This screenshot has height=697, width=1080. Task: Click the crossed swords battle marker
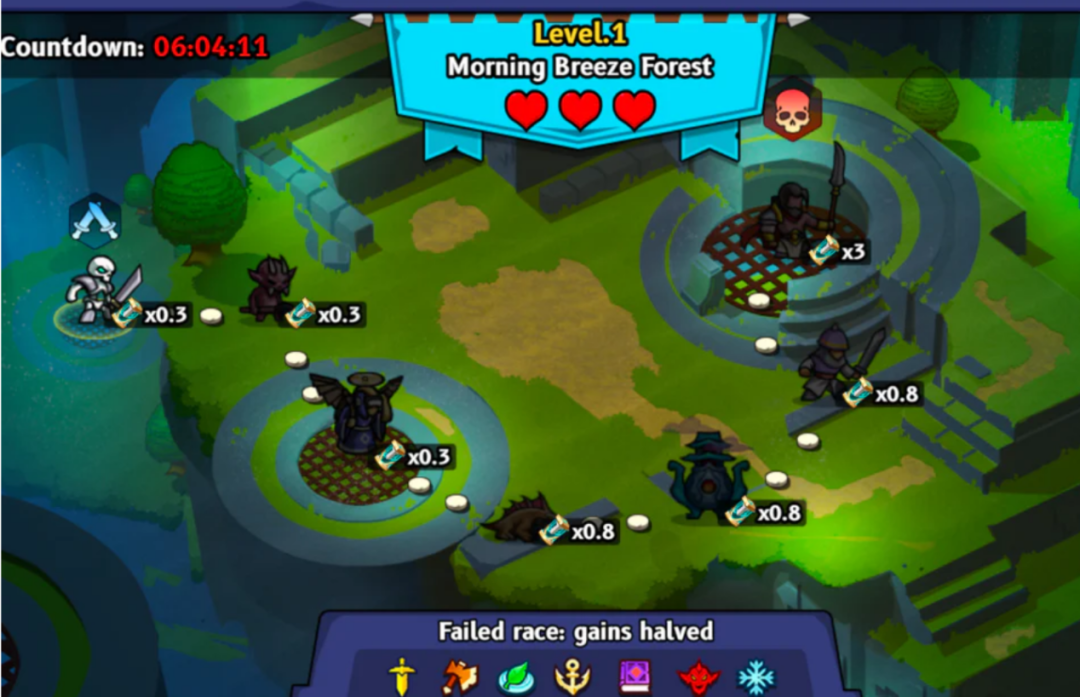pyautogui.click(x=95, y=220)
